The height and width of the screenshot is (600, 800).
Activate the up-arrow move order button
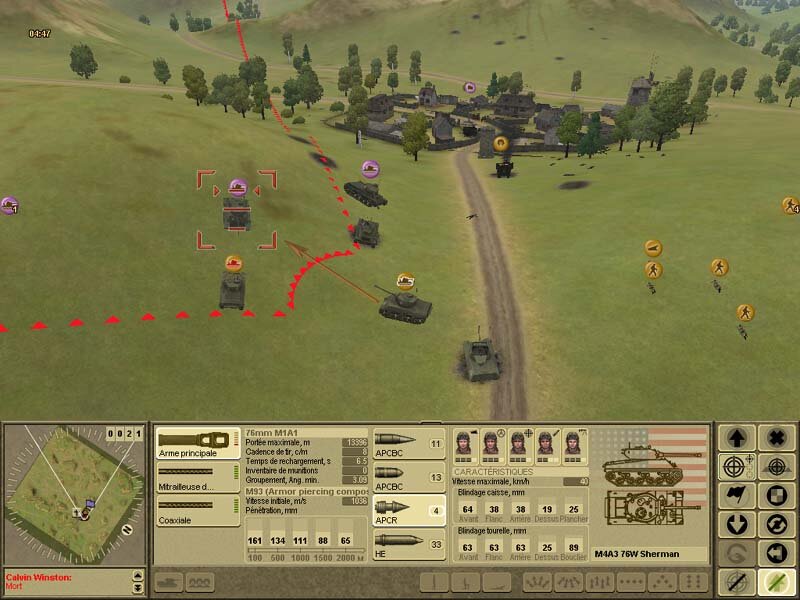(x=738, y=438)
